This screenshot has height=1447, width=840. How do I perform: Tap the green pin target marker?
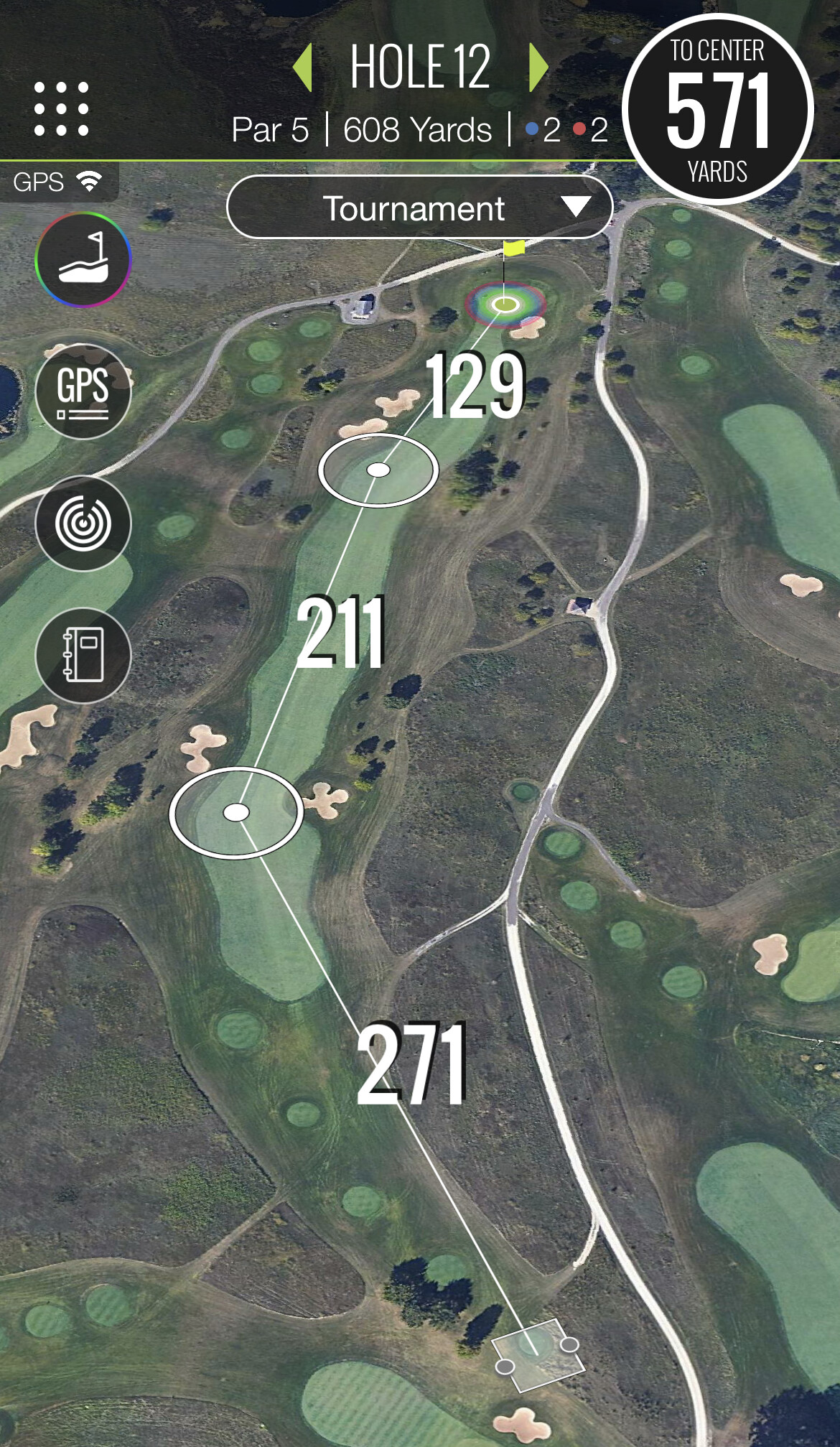(x=505, y=304)
